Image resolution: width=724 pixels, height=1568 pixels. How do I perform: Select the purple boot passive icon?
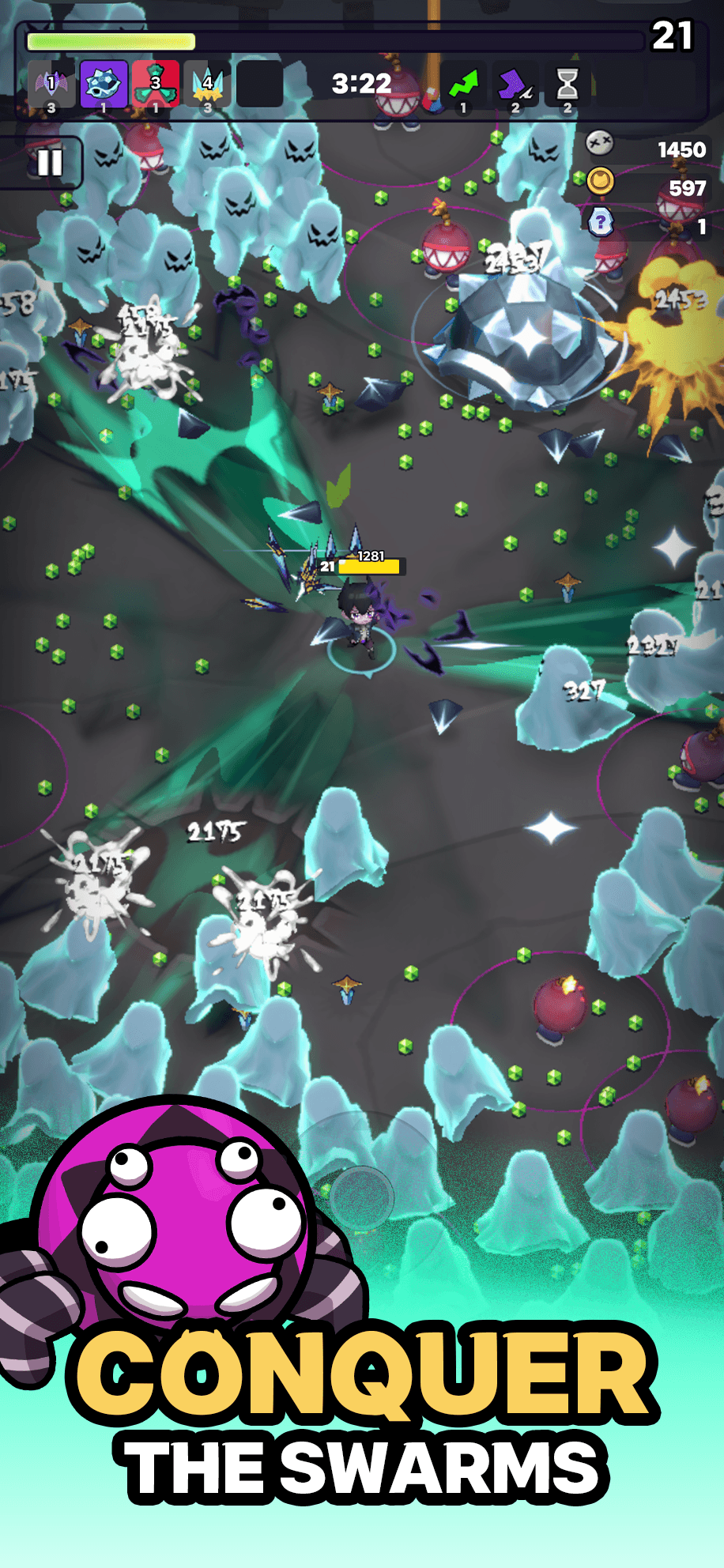[x=515, y=85]
